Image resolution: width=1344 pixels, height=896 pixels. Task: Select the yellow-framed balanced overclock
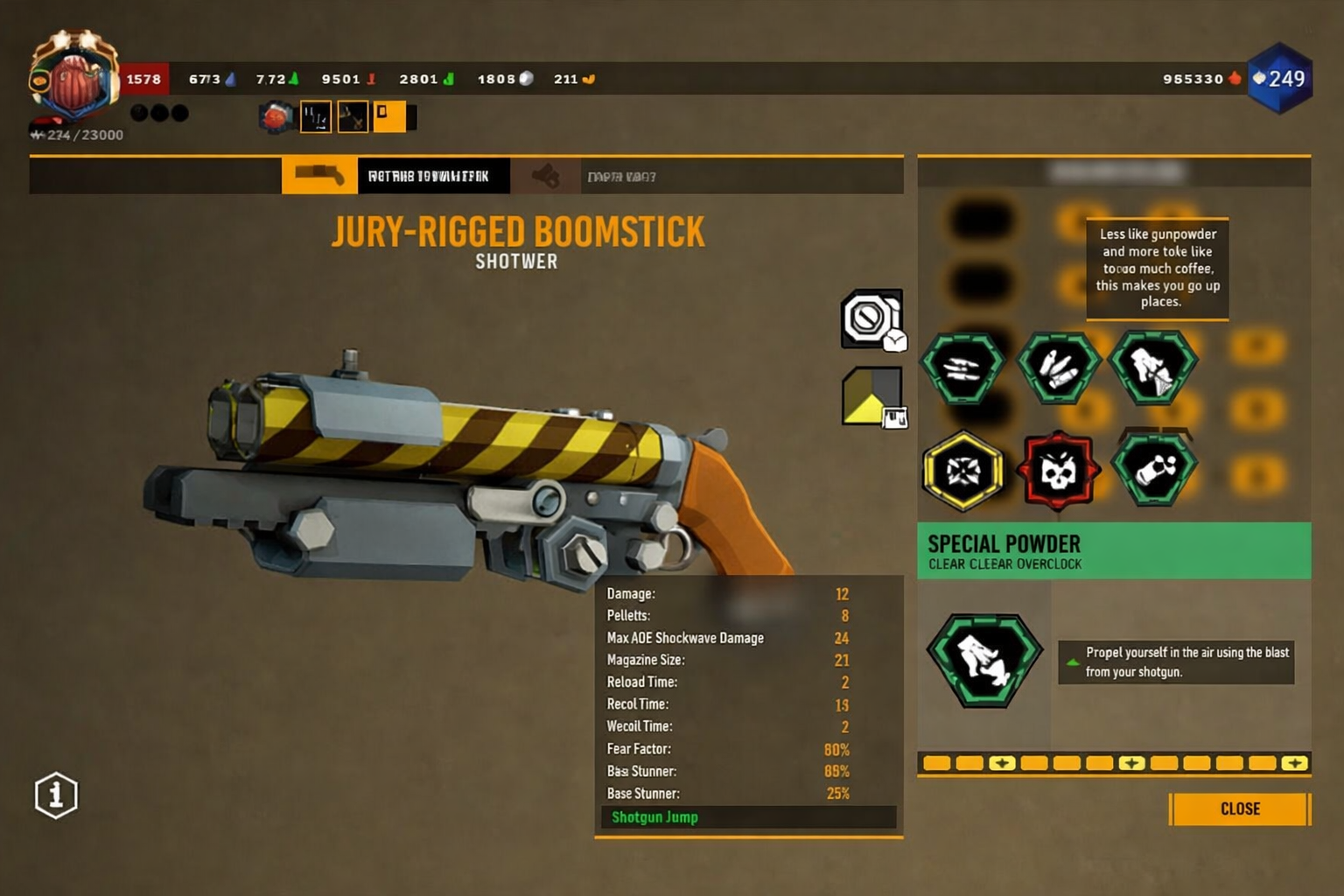point(962,471)
